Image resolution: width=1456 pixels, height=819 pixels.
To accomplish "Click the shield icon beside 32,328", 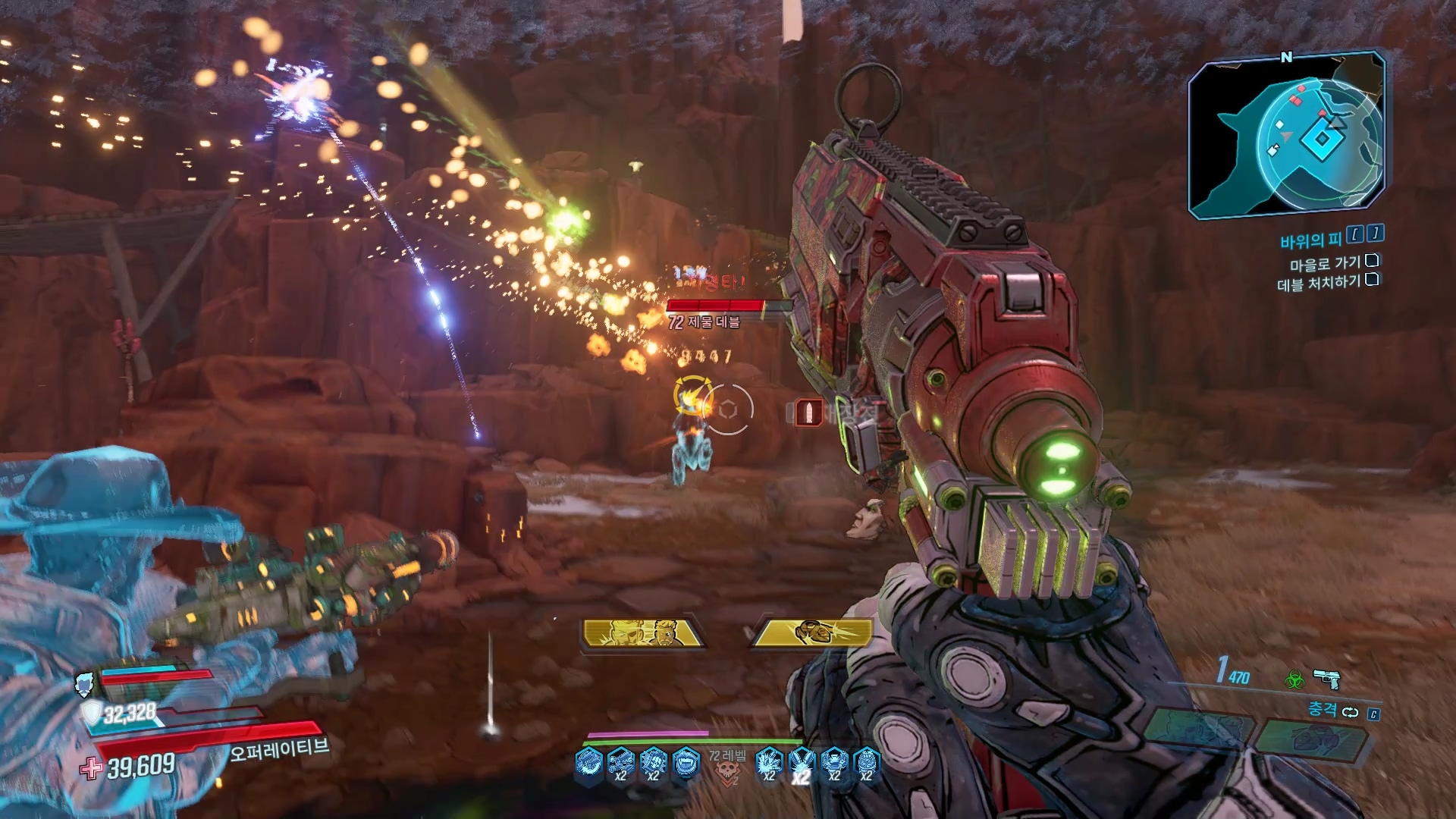I will 92,713.
